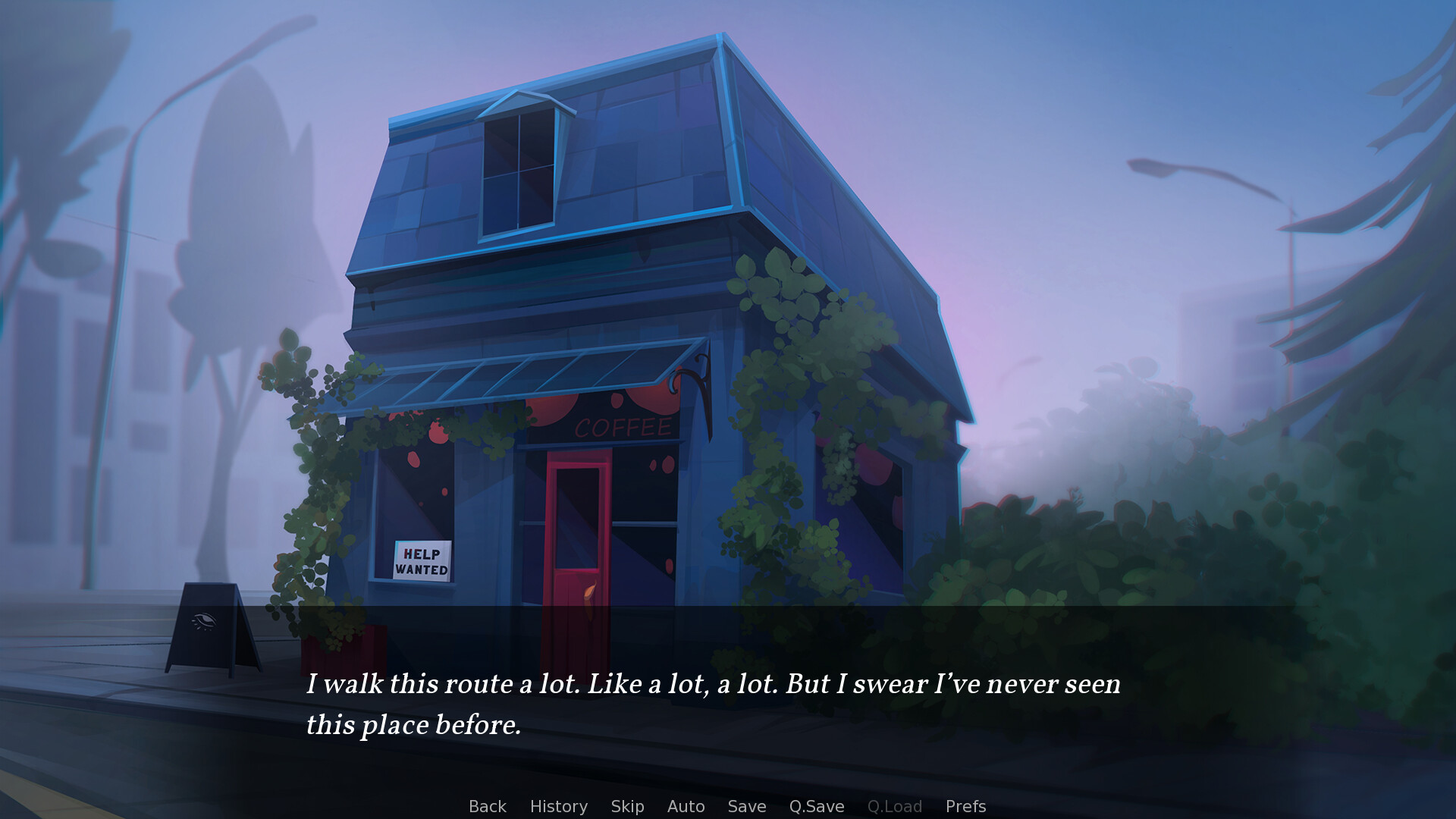Toggle Skip mode for dialogue
The image size is (1456, 819).
627,806
